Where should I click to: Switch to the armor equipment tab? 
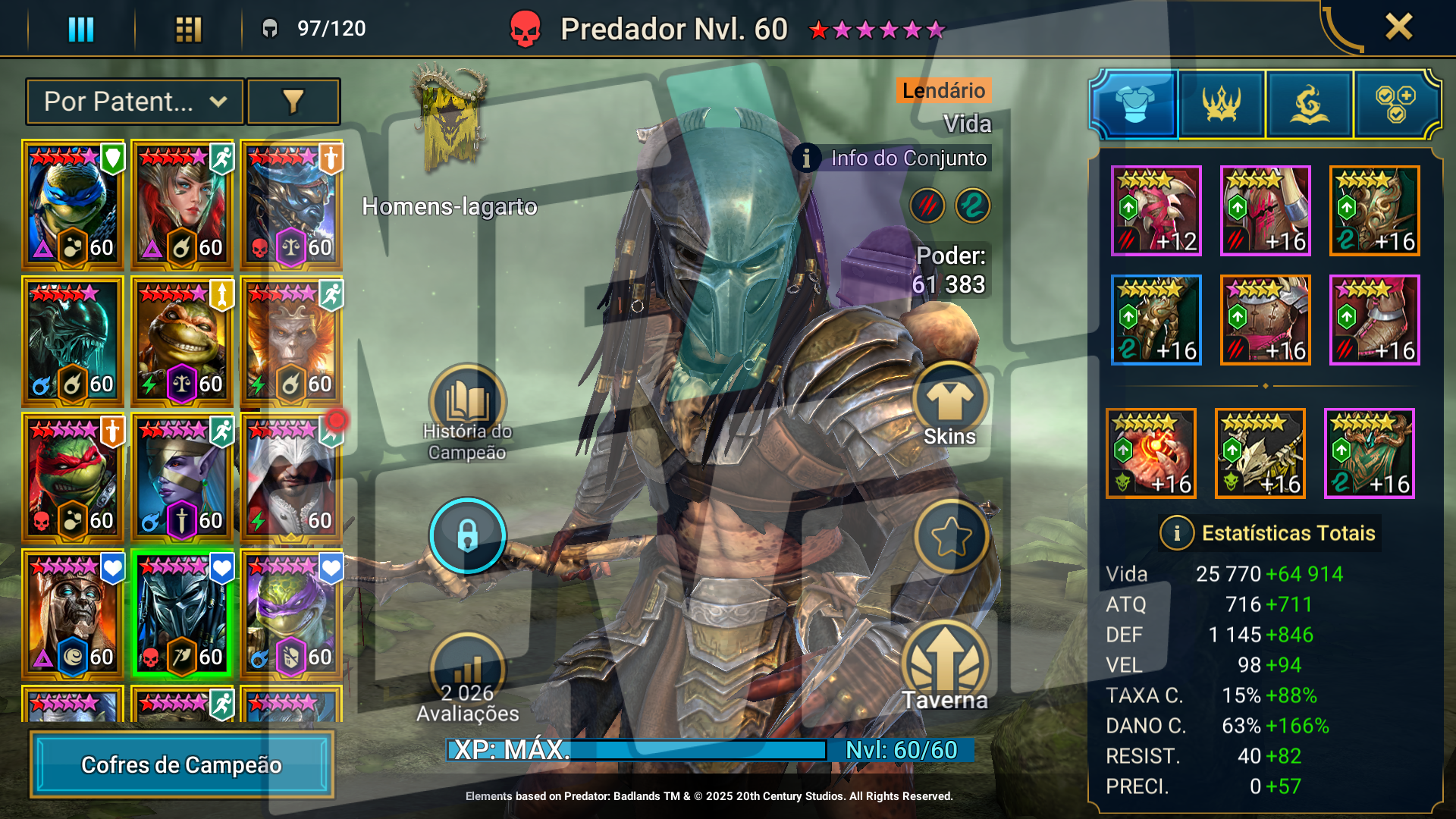1134,104
